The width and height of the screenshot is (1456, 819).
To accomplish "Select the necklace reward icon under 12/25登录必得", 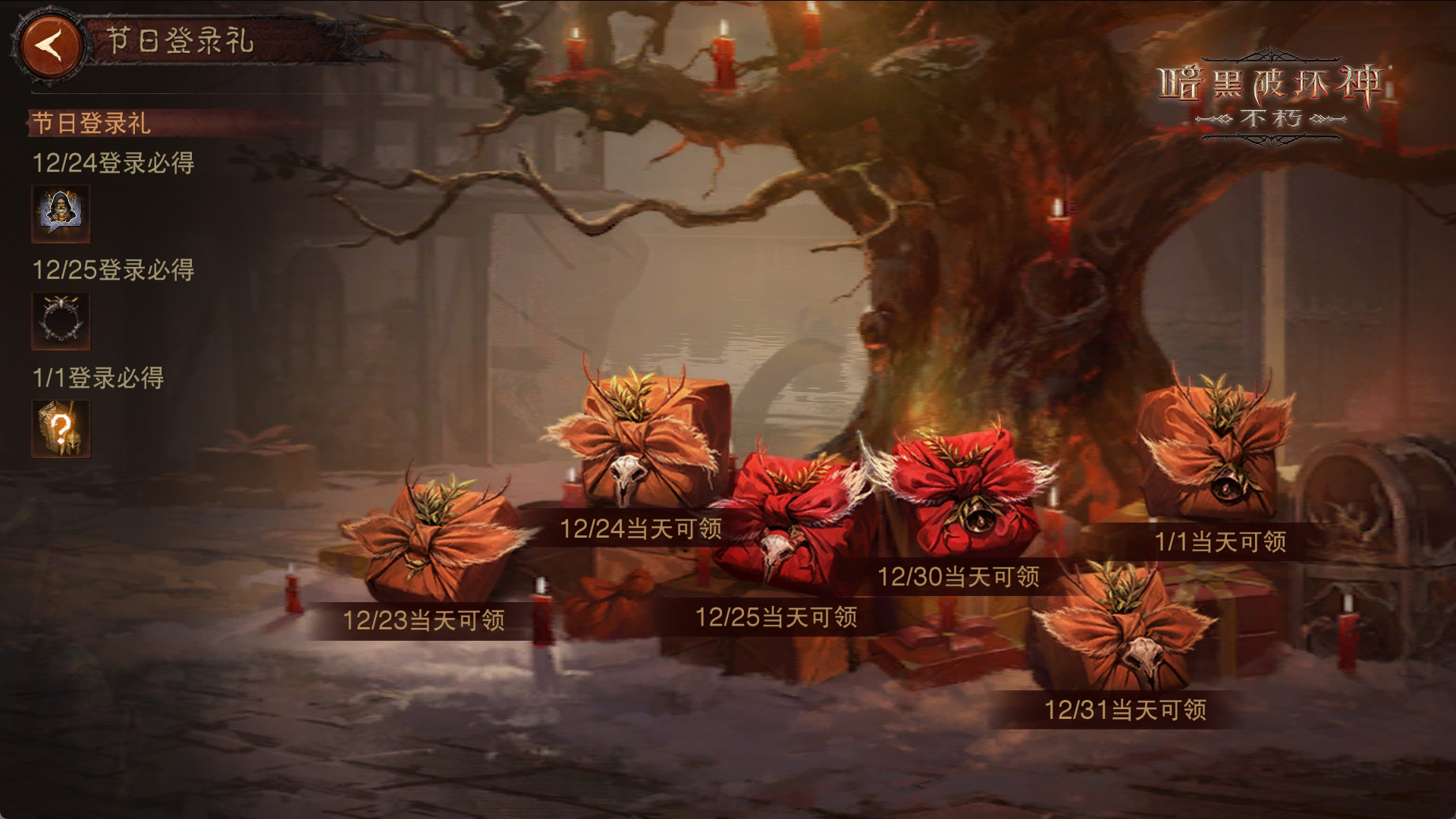I will (x=60, y=319).
